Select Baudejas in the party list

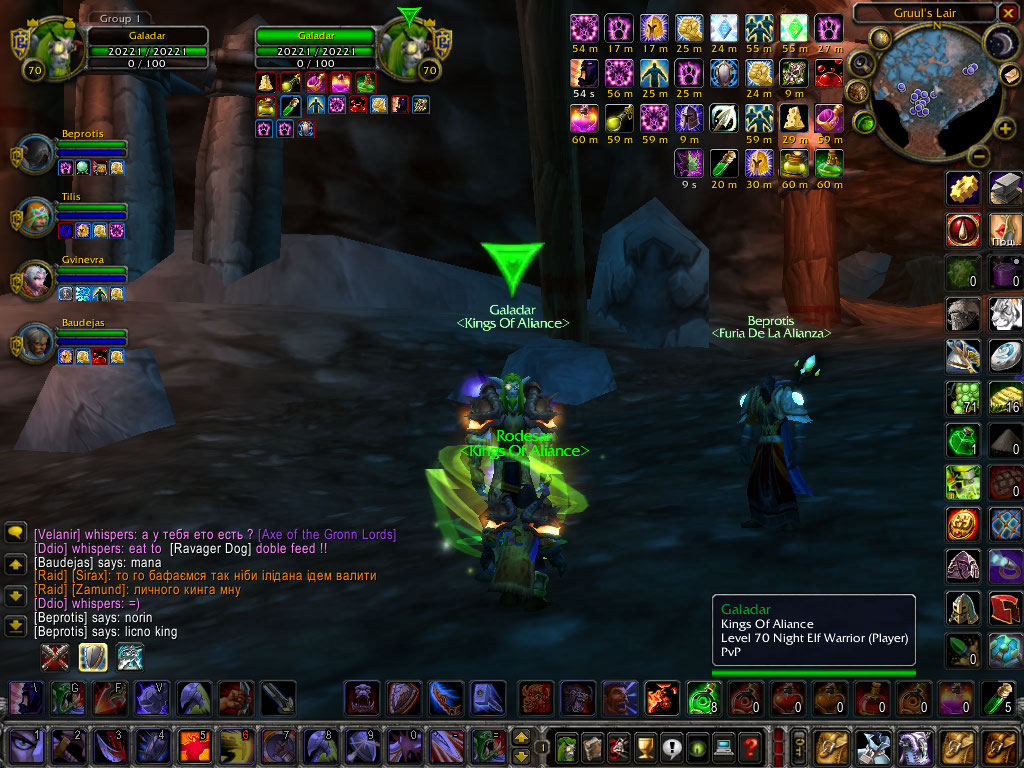click(x=38, y=342)
